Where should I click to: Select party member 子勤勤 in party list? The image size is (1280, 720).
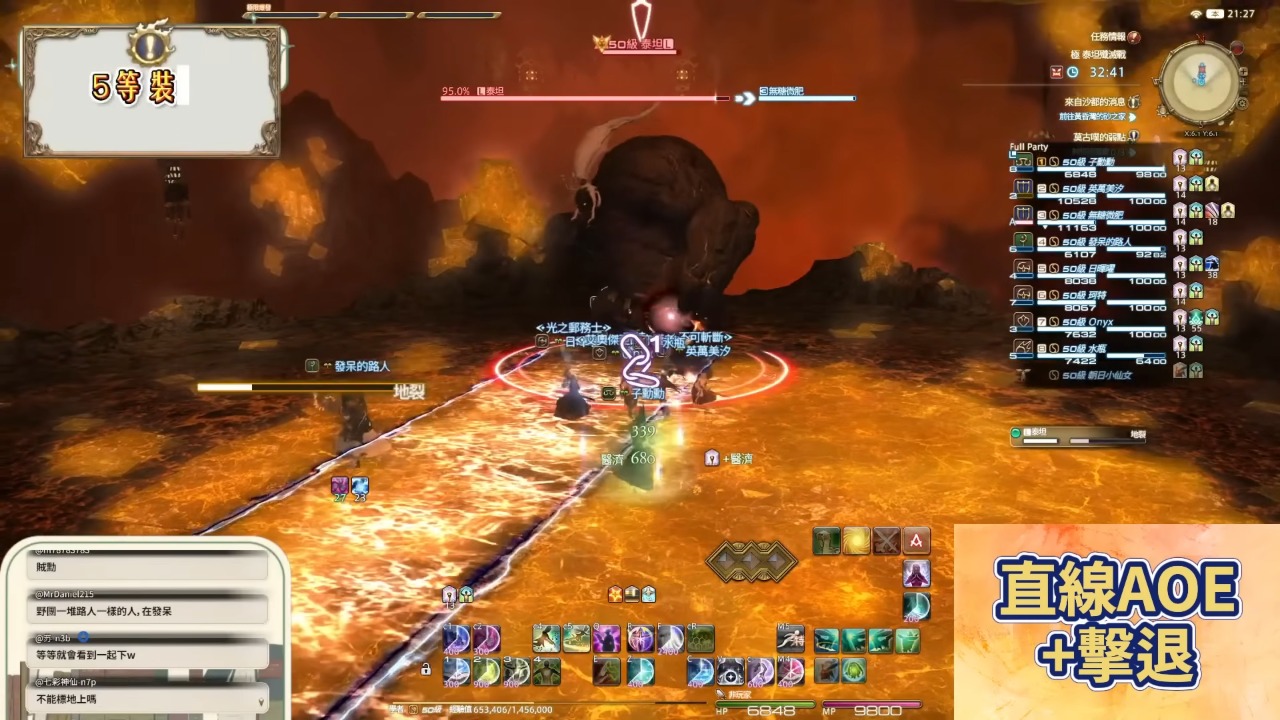tap(1090, 161)
